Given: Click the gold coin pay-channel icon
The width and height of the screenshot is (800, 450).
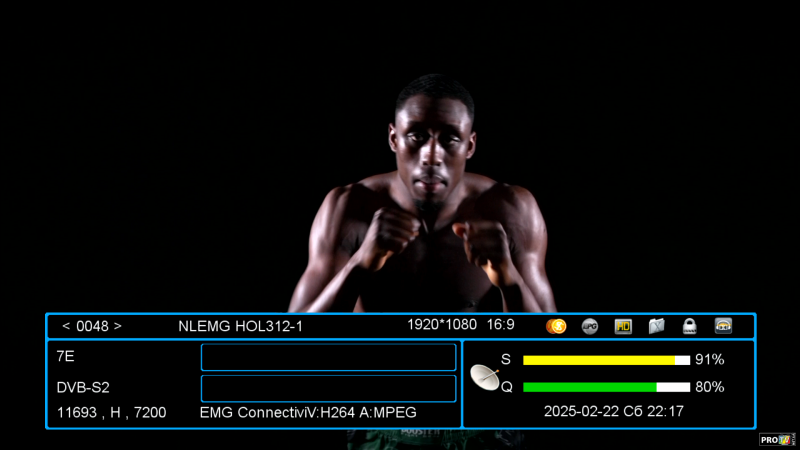Looking at the screenshot, I should (557, 326).
